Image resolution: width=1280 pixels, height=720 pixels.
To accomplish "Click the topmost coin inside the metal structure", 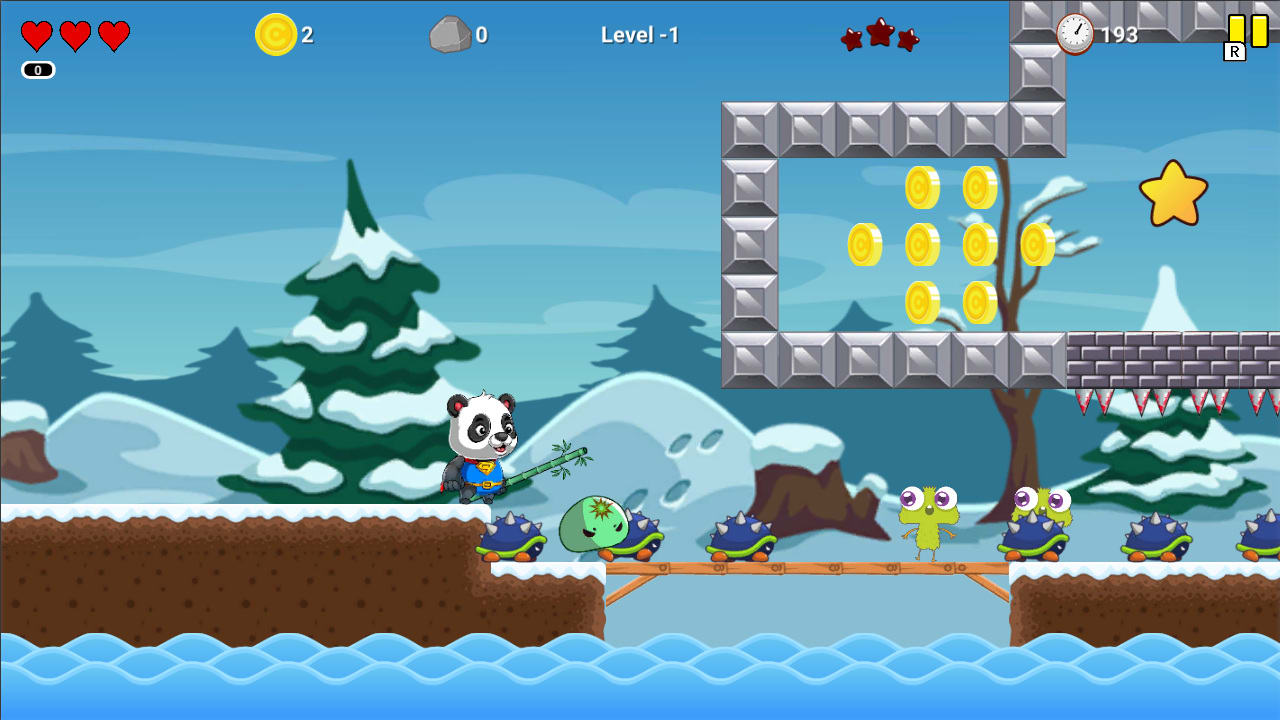I will tap(920, 185).
